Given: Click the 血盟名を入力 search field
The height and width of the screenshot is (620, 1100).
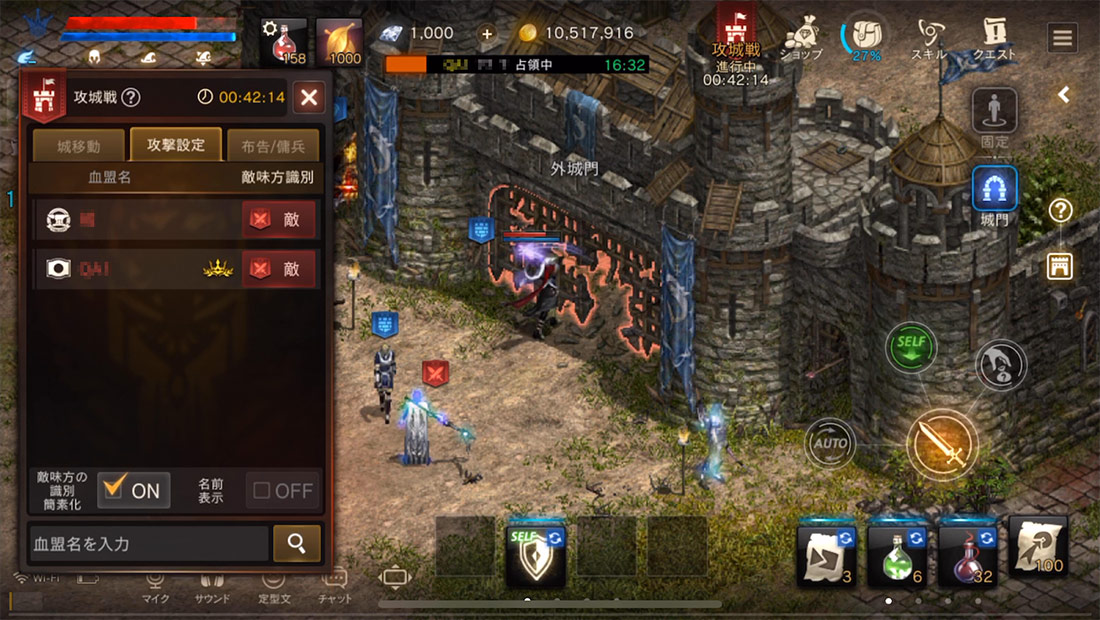Looking at the screenshot, I should coord(149,544).
